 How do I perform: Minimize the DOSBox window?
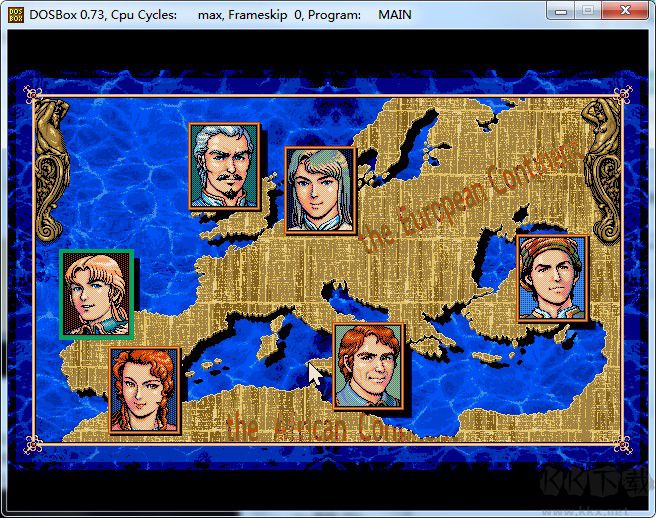562,11
